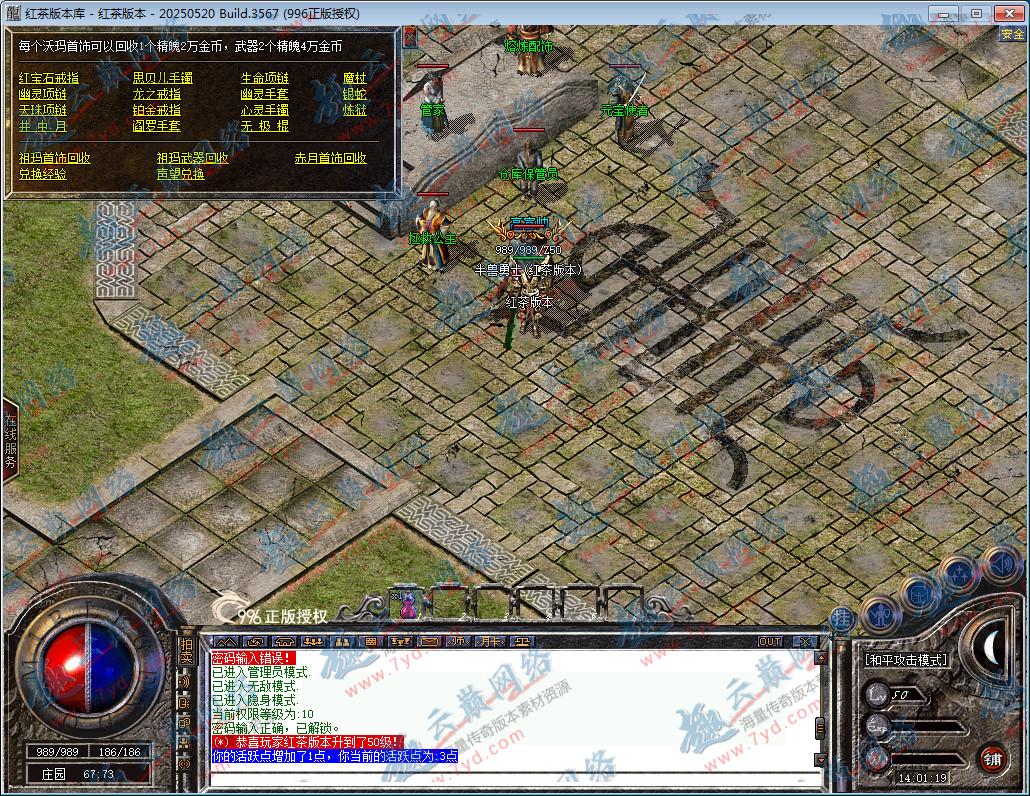The width and height of the screenshot is (1030, 796).
Task: Open the skills sparkle round icon
Action: click(959, 574)
